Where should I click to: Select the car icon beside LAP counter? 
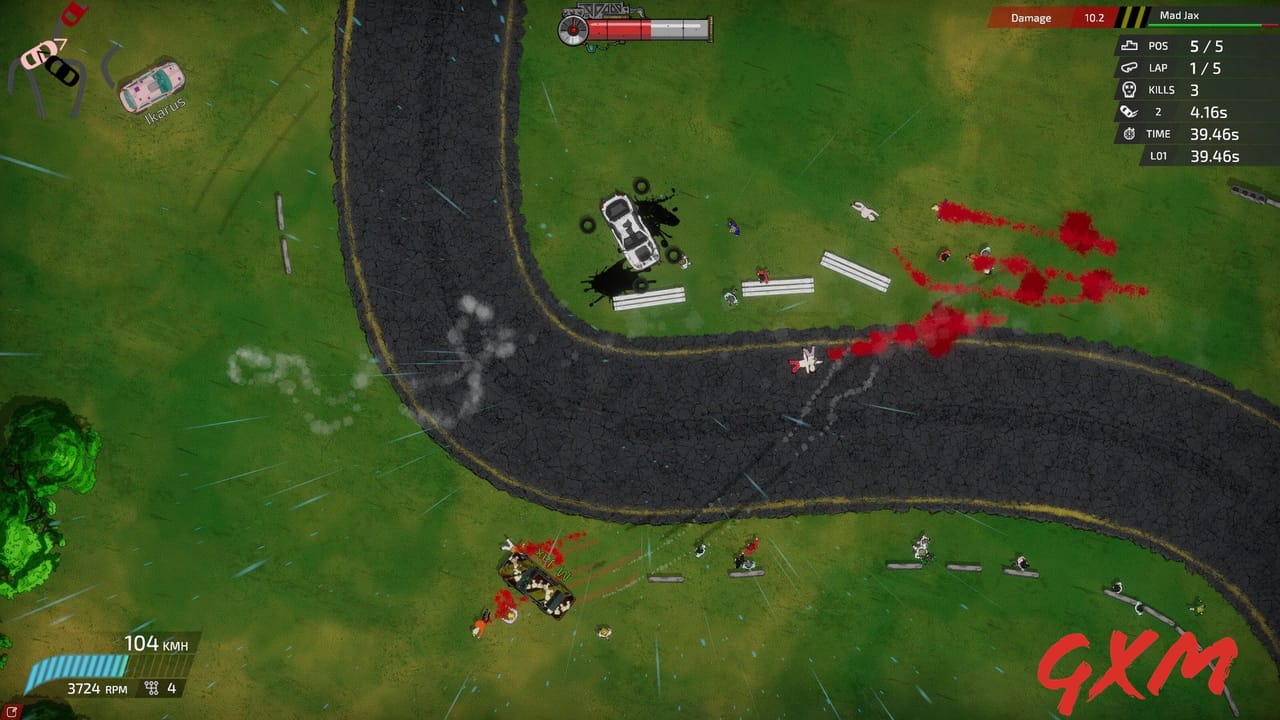(x=1129, y=68)
